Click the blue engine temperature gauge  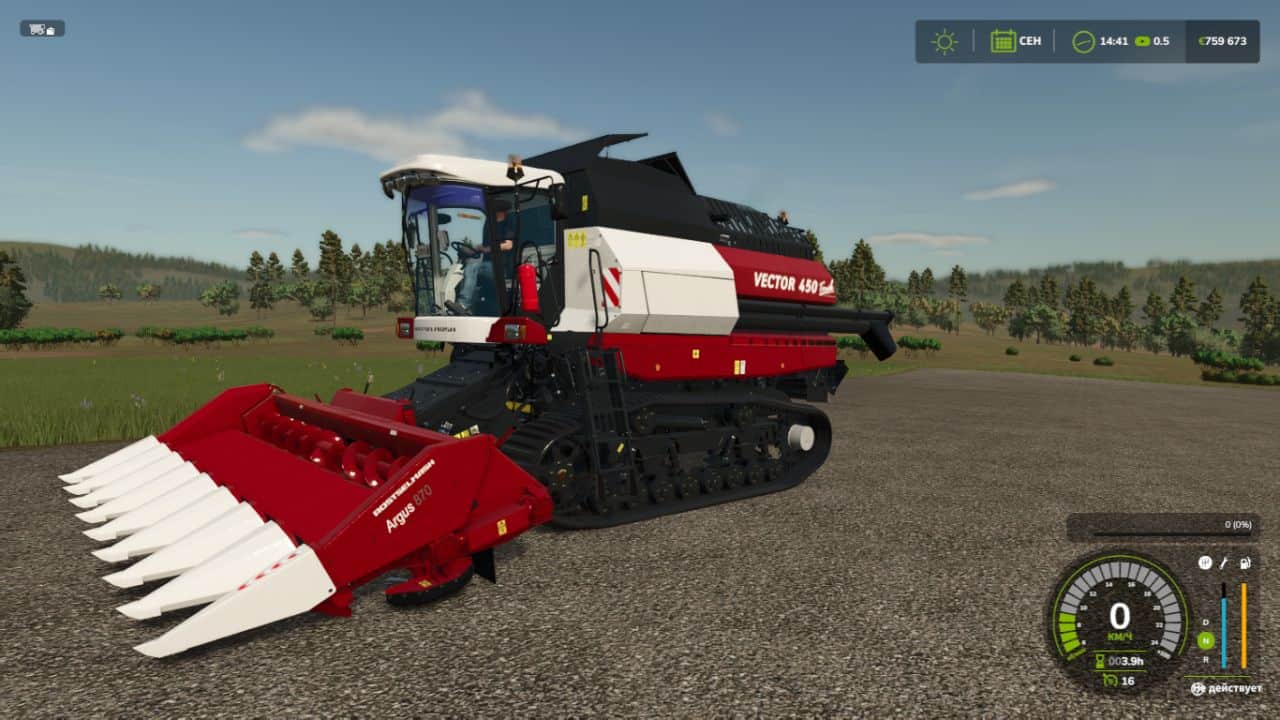1224,630
